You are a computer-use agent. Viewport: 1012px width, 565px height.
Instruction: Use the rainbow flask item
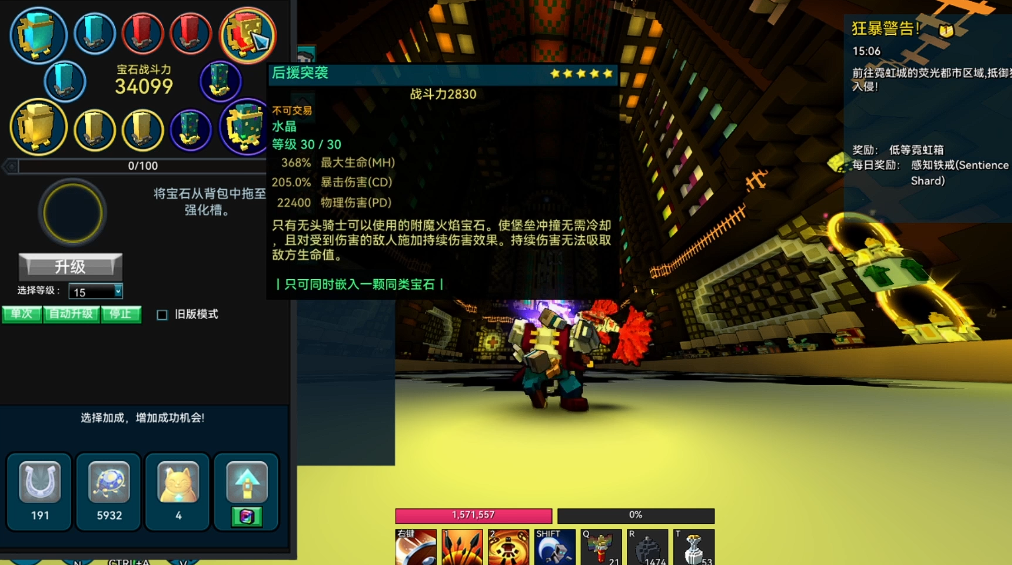[x=600, y=548]
